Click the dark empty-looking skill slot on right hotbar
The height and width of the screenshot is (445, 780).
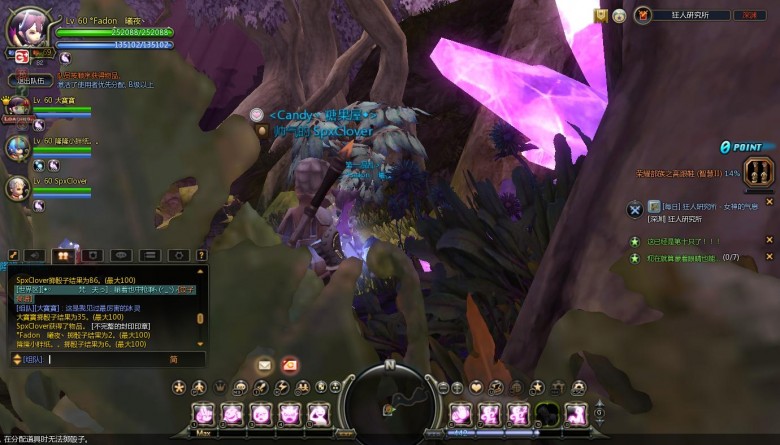(545, 413)
